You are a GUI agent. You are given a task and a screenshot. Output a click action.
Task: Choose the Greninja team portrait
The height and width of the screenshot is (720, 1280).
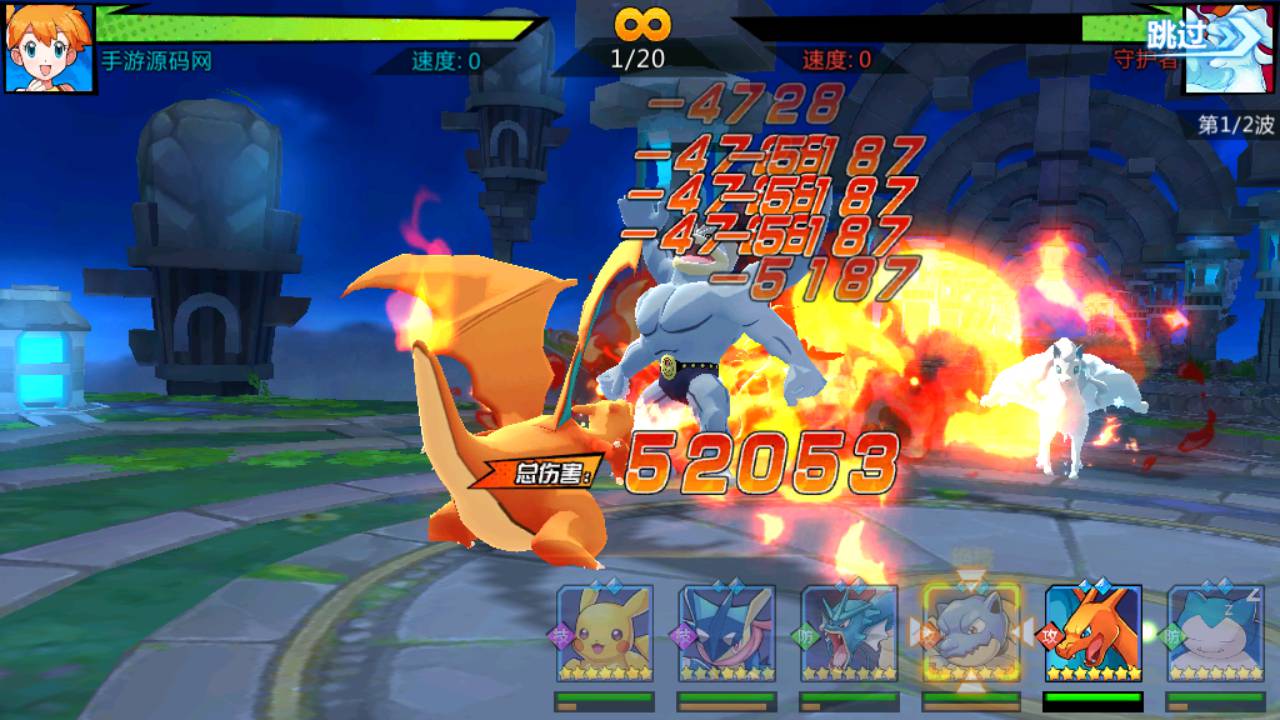pyautogui.click(x=726, y=634)
